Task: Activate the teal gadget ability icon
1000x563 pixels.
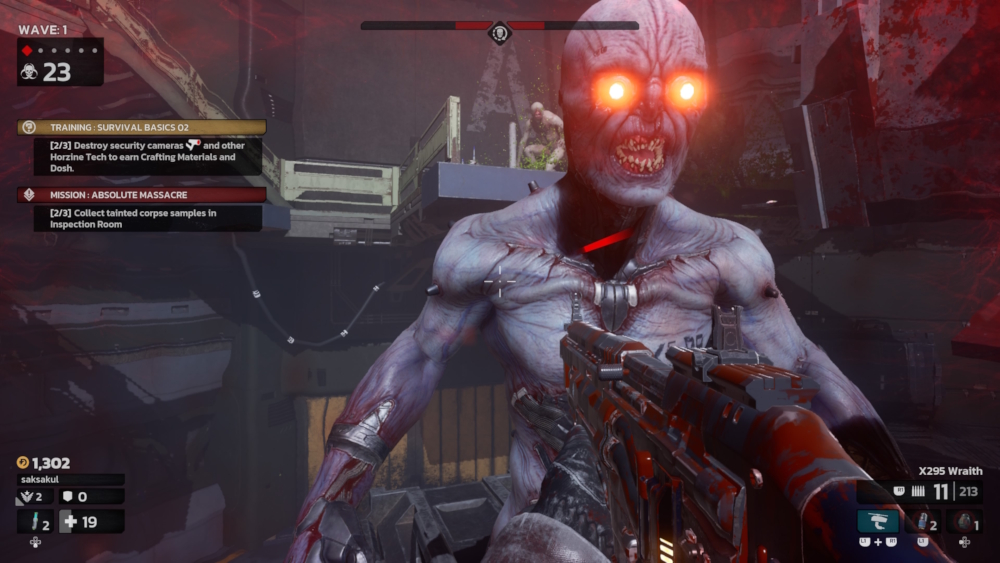Action: (877, 521)
